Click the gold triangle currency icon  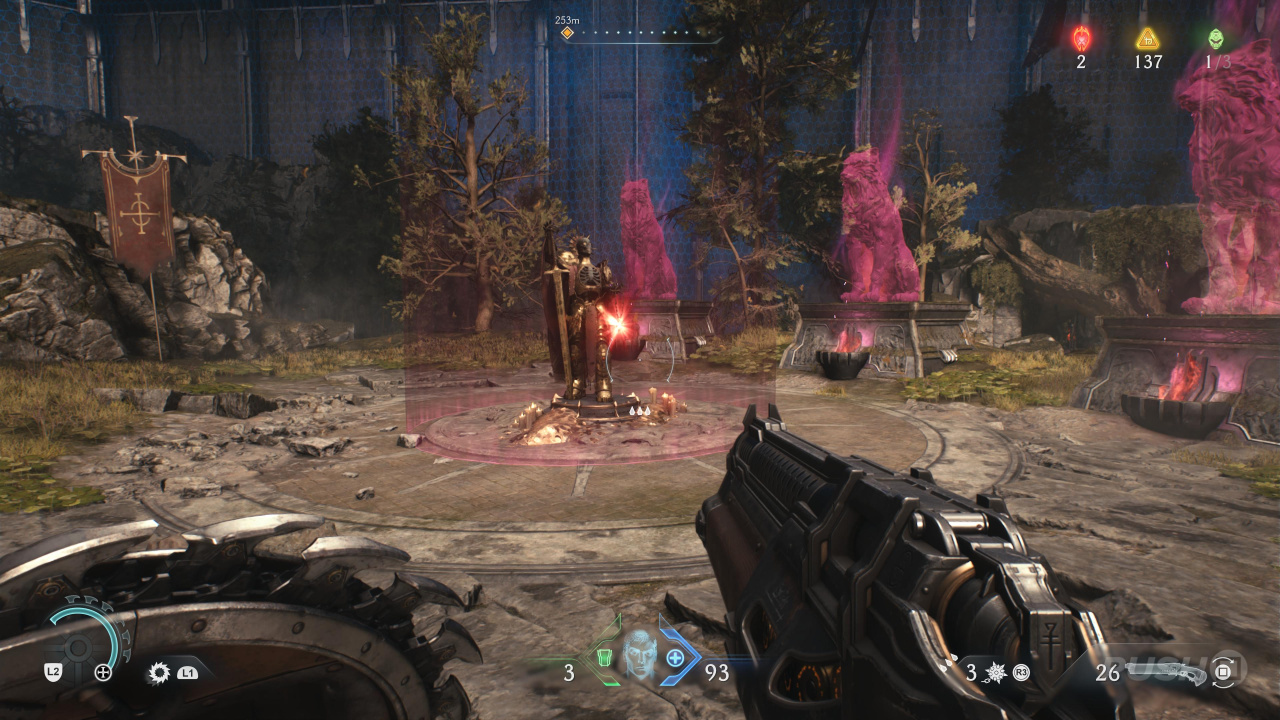point(1148,39)
